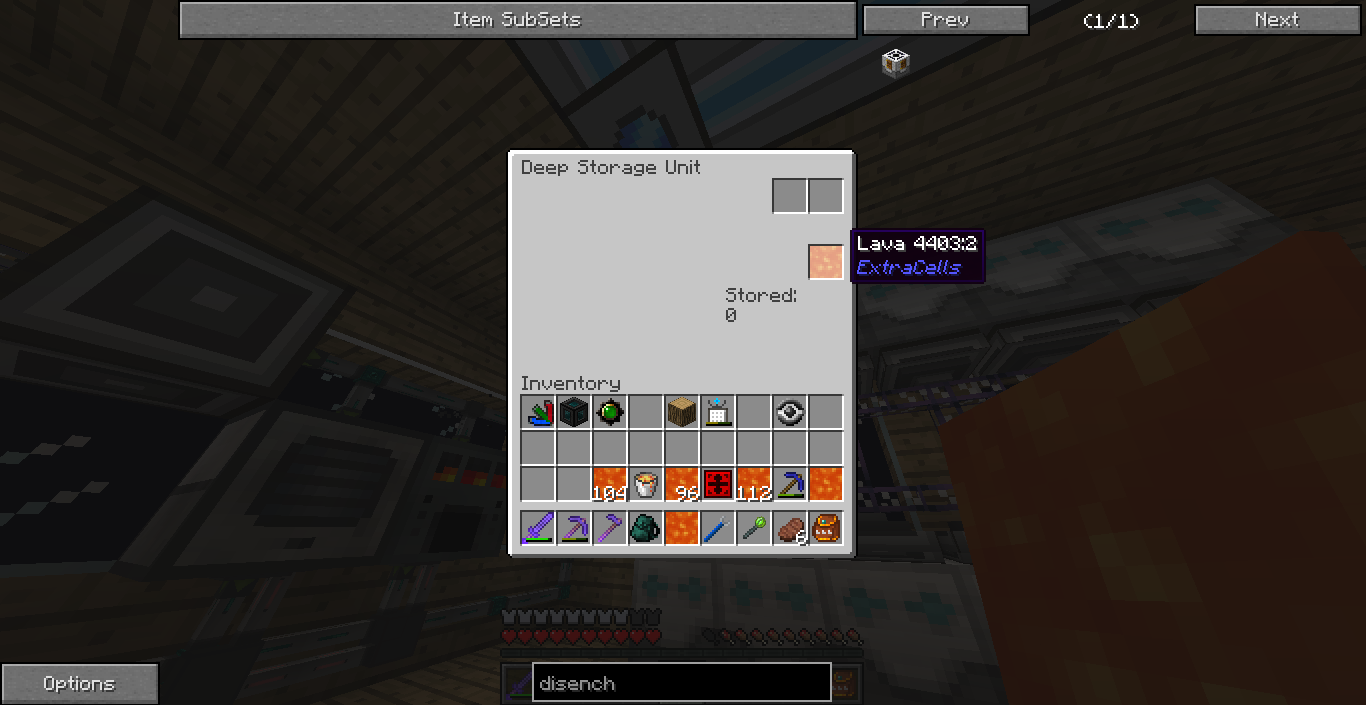Pick up the red patterned block
This screenshot has height=705, width=1366.
[717, 484]
